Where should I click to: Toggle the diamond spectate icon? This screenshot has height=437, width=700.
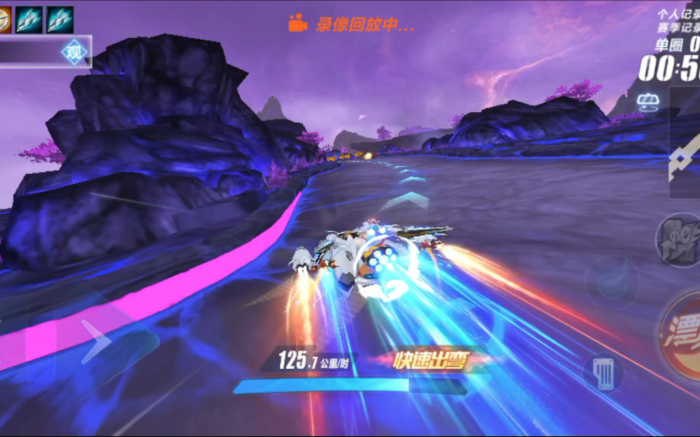pos(74,52)
